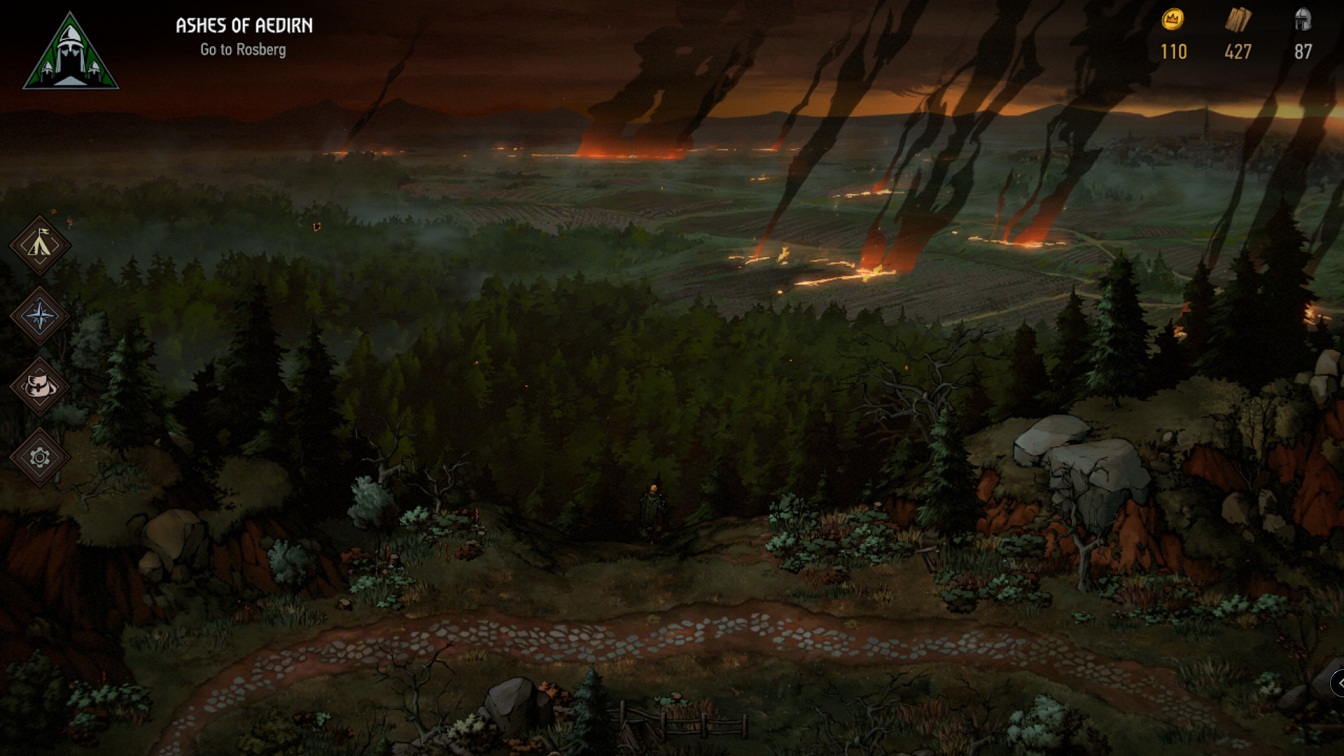
Task: Click the left-arrow circle on the screen edge
Action: (1337, 682)
